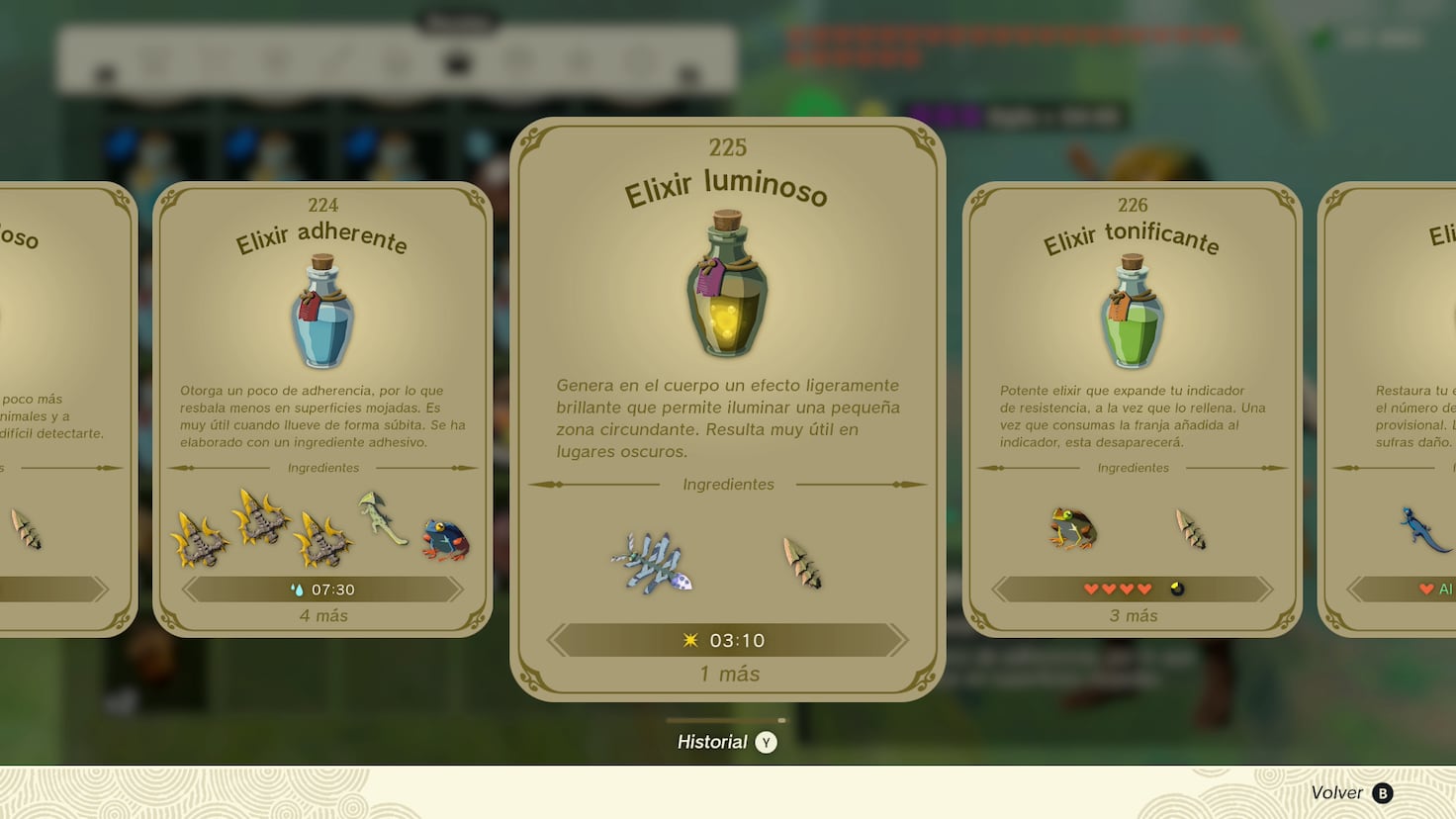Click the firefly ingredient icon on Elixir luminoso
This screenshot has height=819, width=1456.
point(653,559)
